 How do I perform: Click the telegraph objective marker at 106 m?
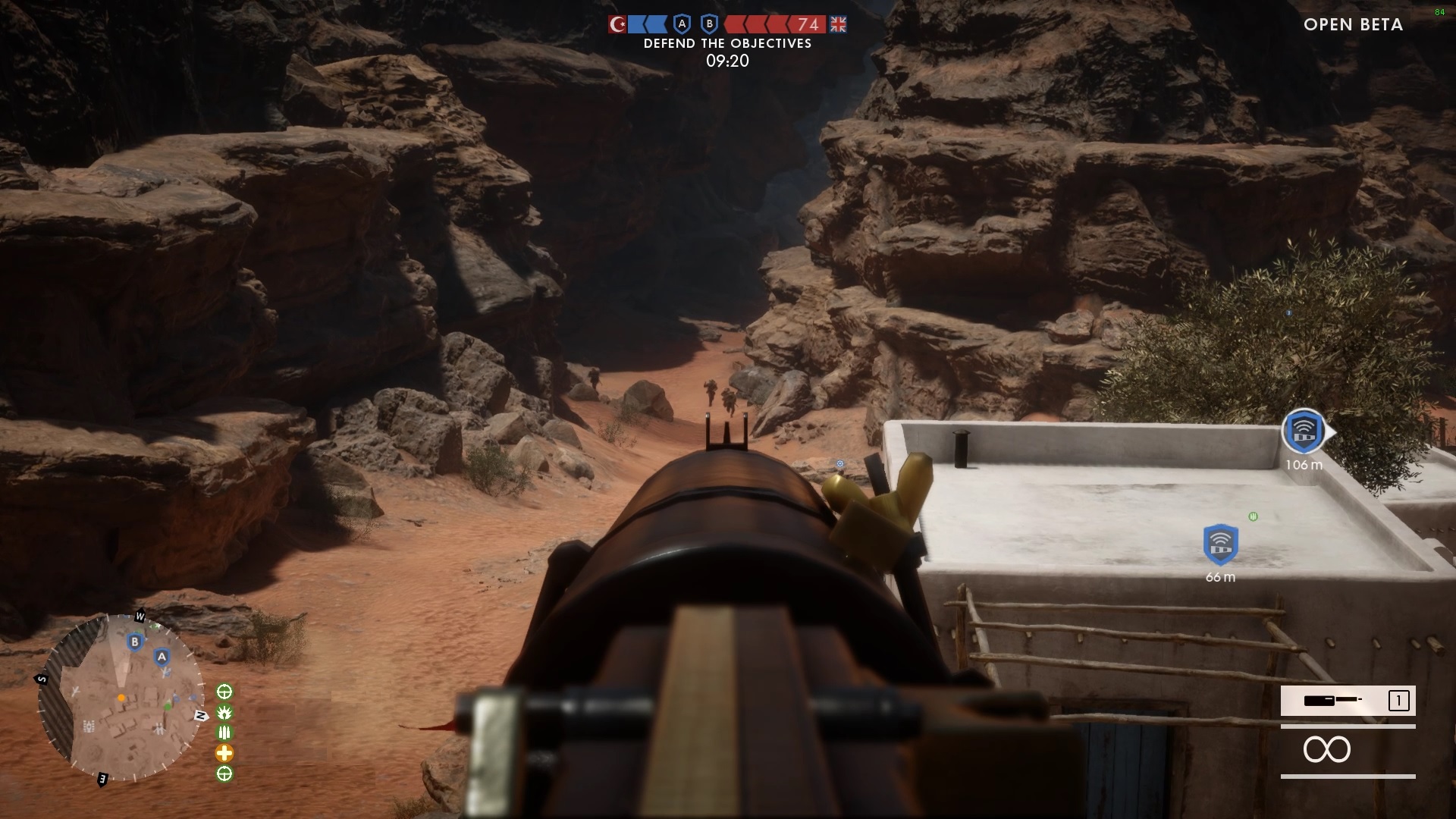click(x=1303, y=431)
